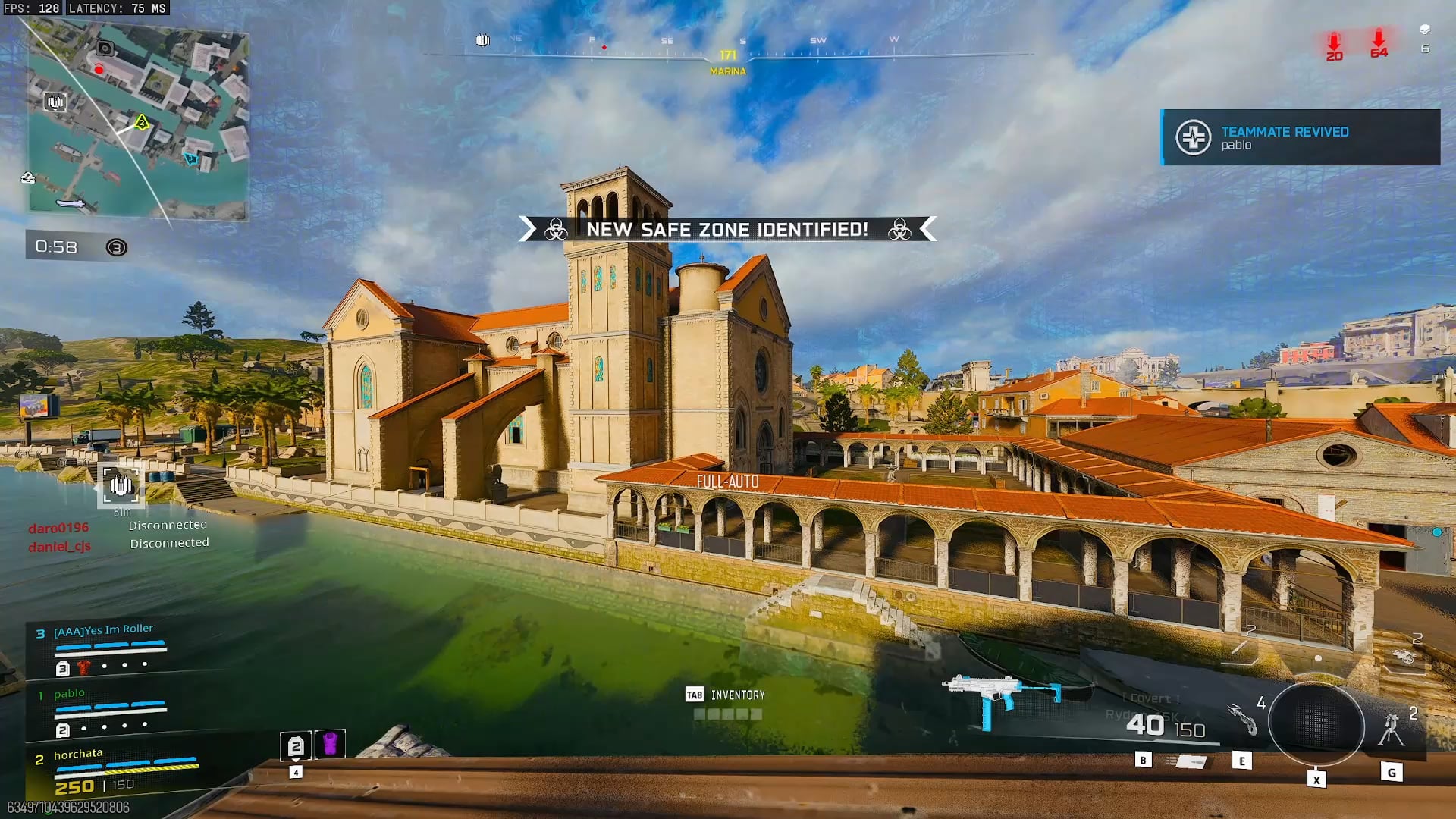Click the circle number three indicator
Viewport: 1456px width, 819px height.
pyautogui.click(x=116, y=247)
